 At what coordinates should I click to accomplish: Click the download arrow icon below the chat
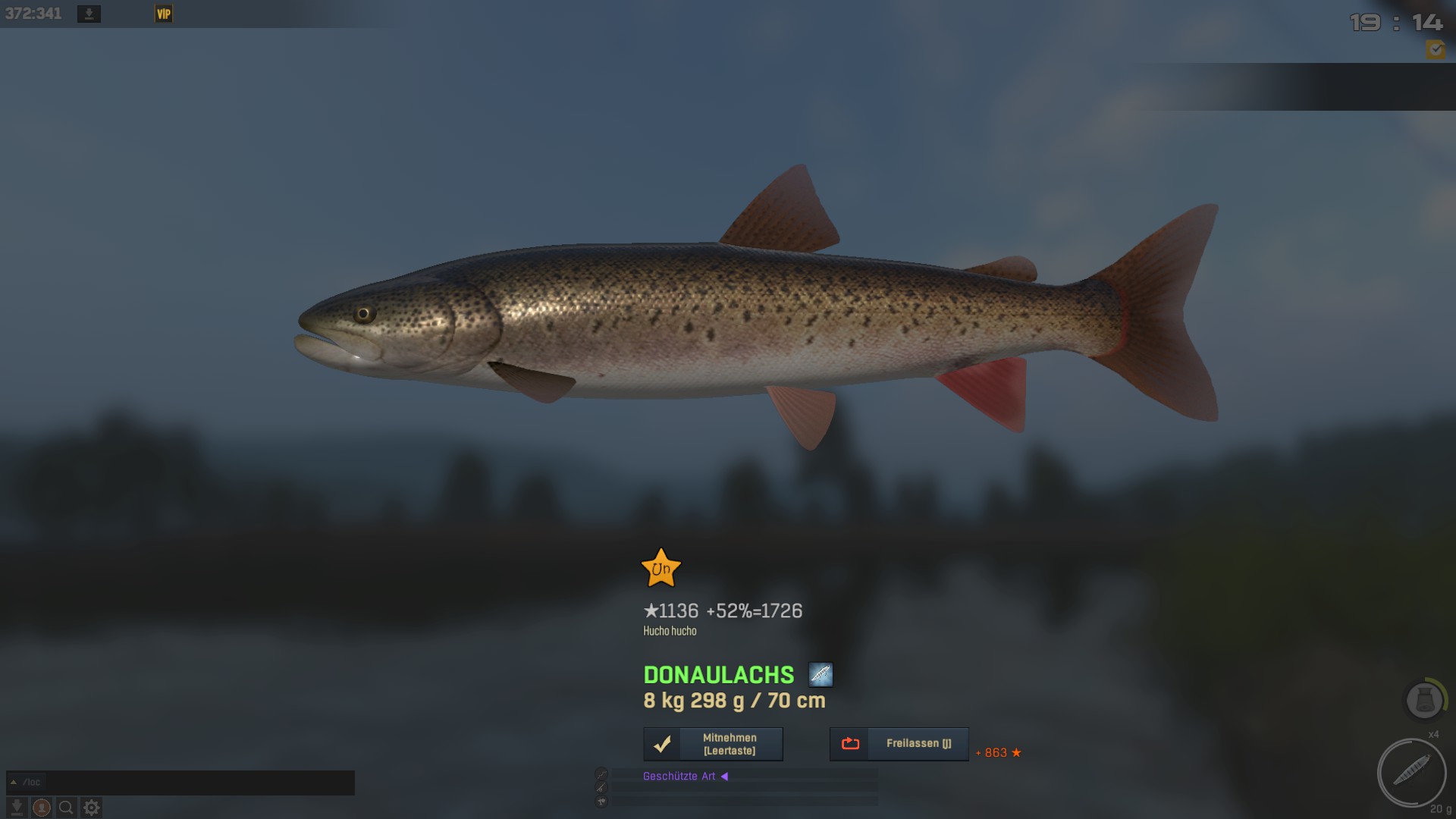point(17,808)
